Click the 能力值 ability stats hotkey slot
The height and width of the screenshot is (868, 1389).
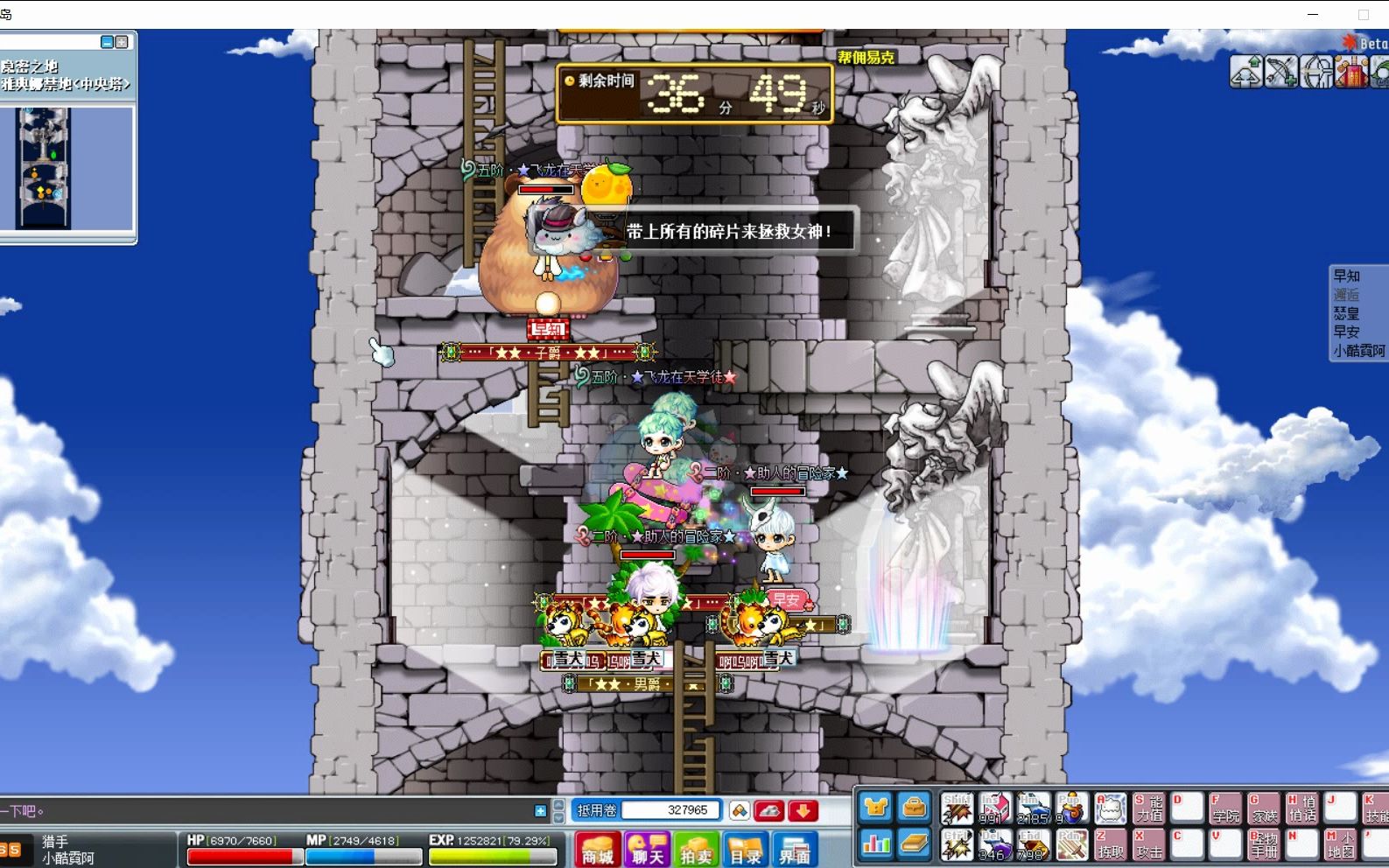[1148, 808]
